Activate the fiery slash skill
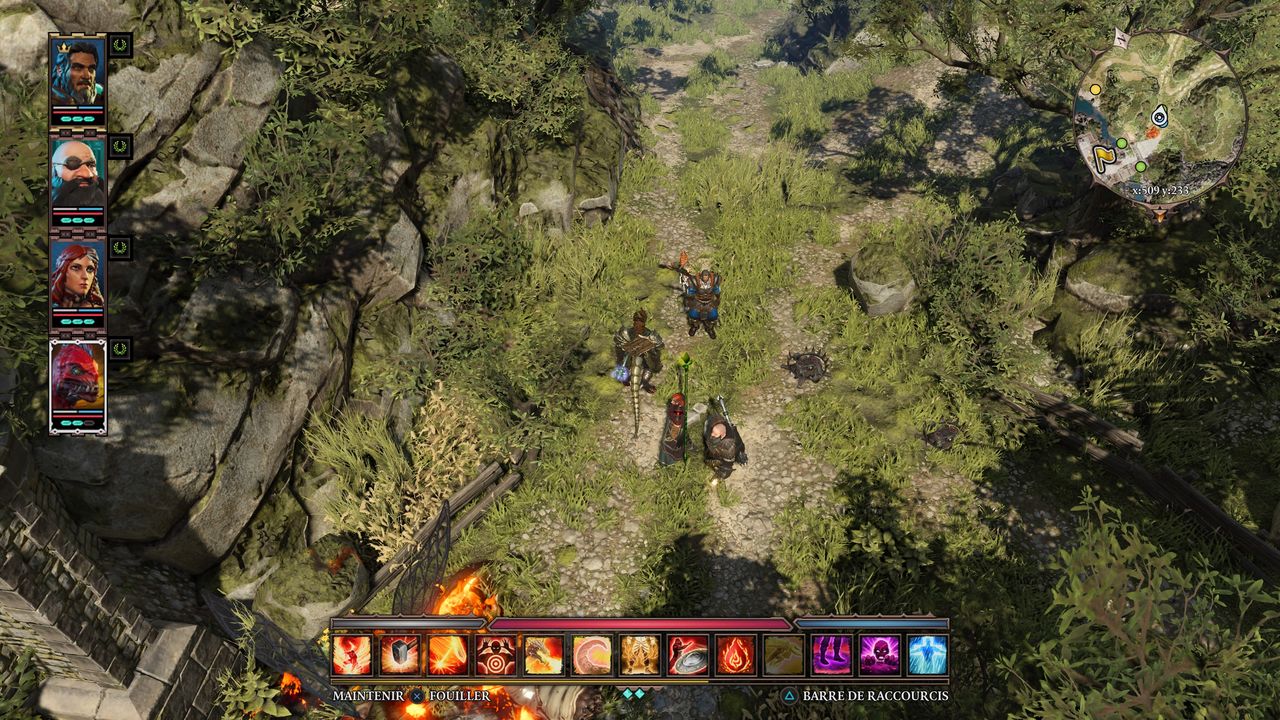1280x720 pixels. point(448,655)
